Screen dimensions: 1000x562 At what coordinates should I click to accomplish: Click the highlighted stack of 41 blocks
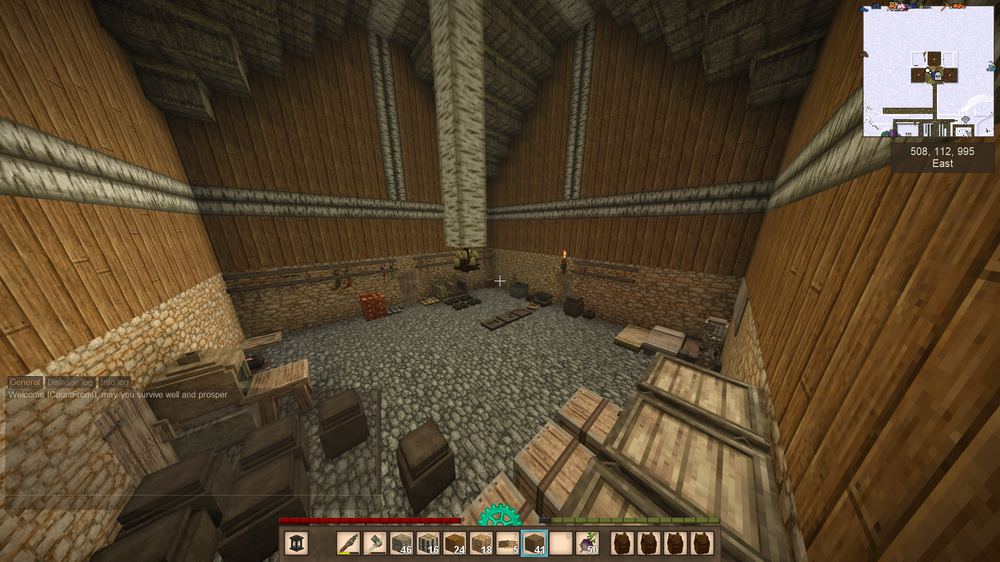coord(534,543)
